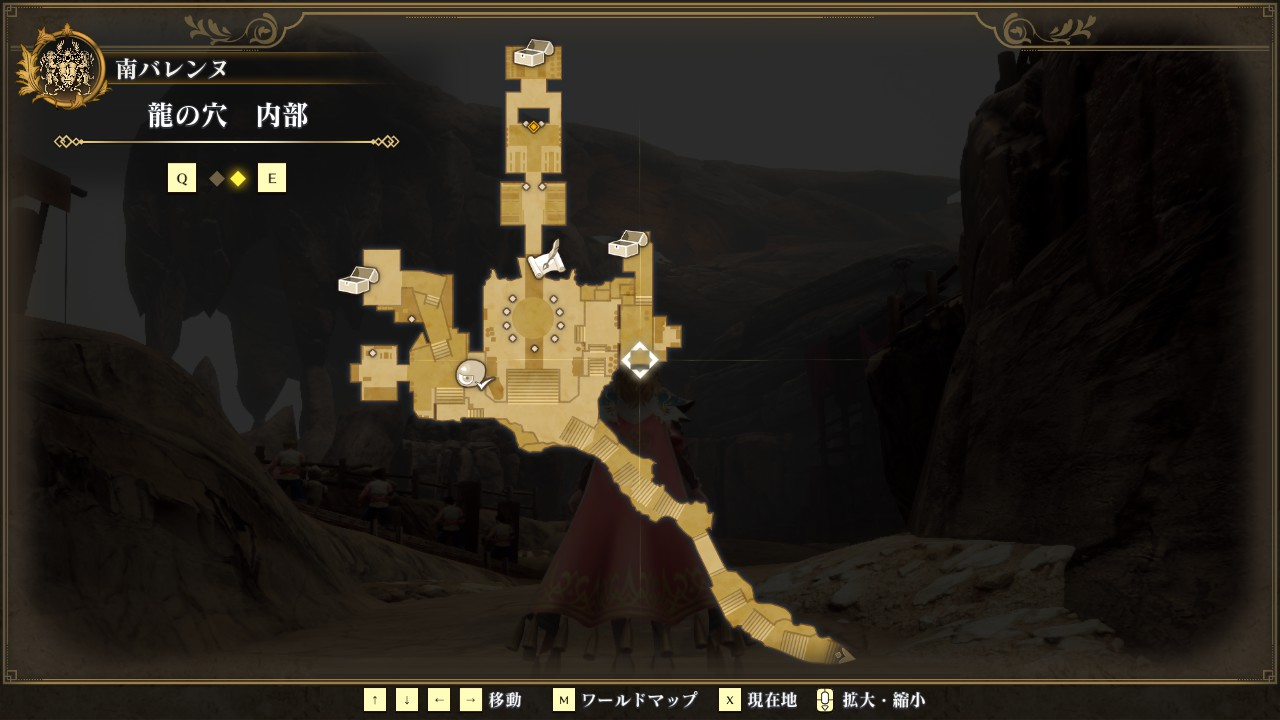Click the scroll marker above the central hall
The height and width of the screenshot is (720, 1280).
[x=546, y=262]
